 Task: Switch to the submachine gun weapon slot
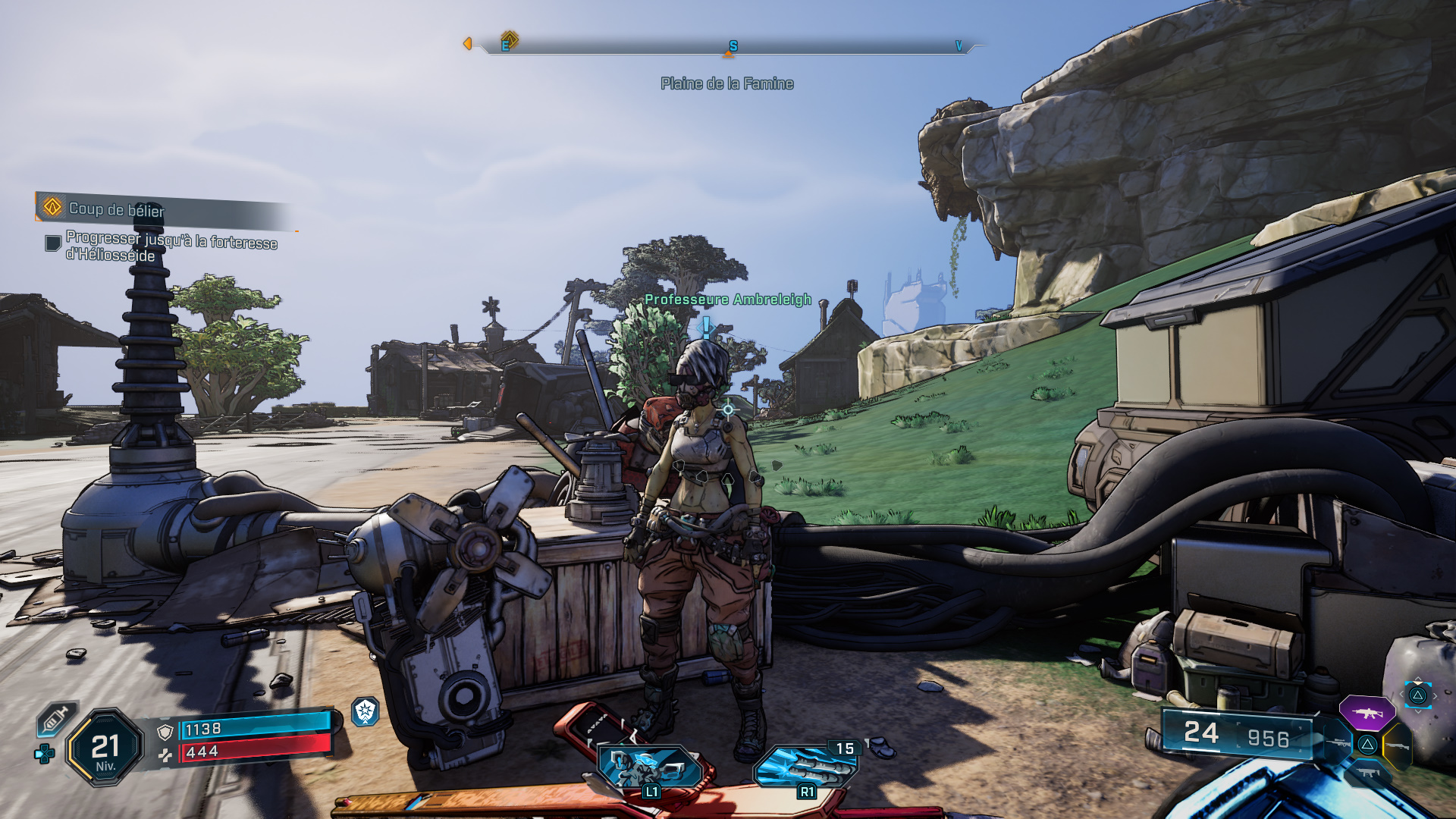point(1368,773)
